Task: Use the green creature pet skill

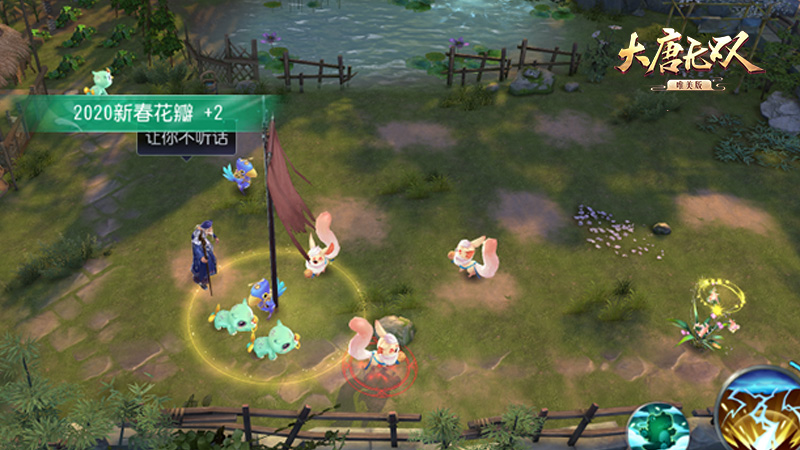Action: pos(658,427)
